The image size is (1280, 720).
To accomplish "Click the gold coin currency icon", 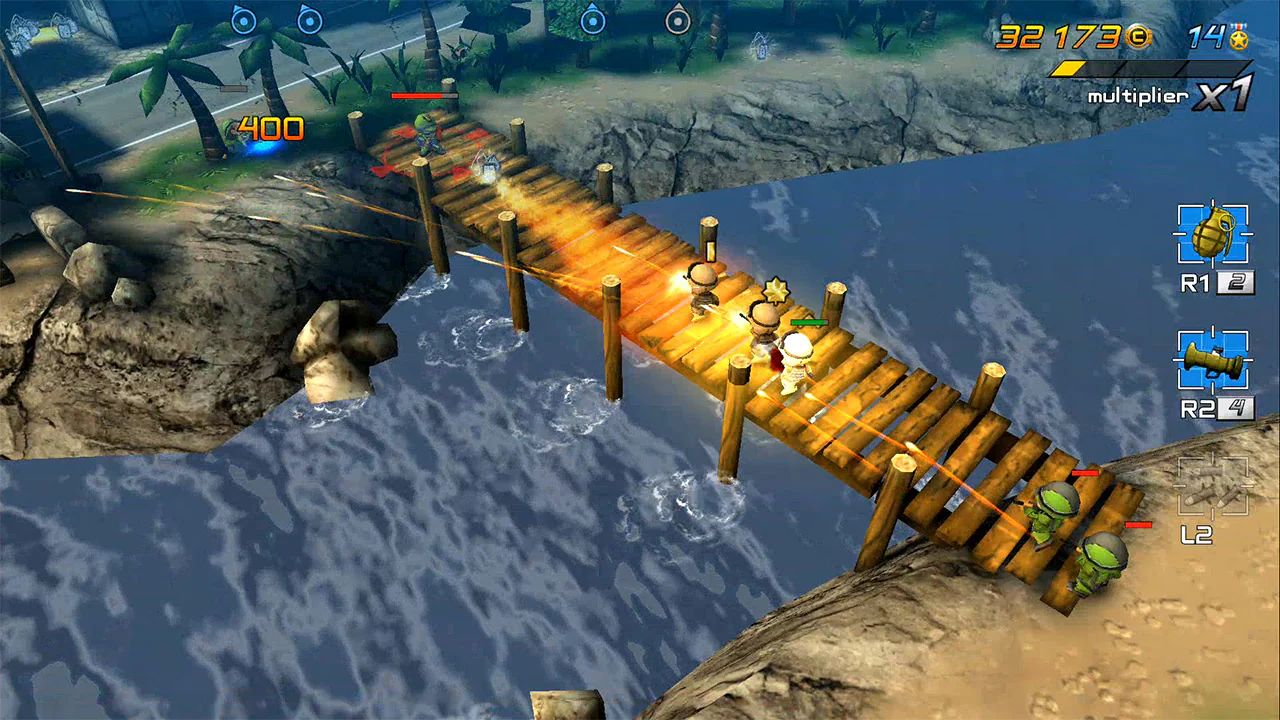I will pos(1138,37).
